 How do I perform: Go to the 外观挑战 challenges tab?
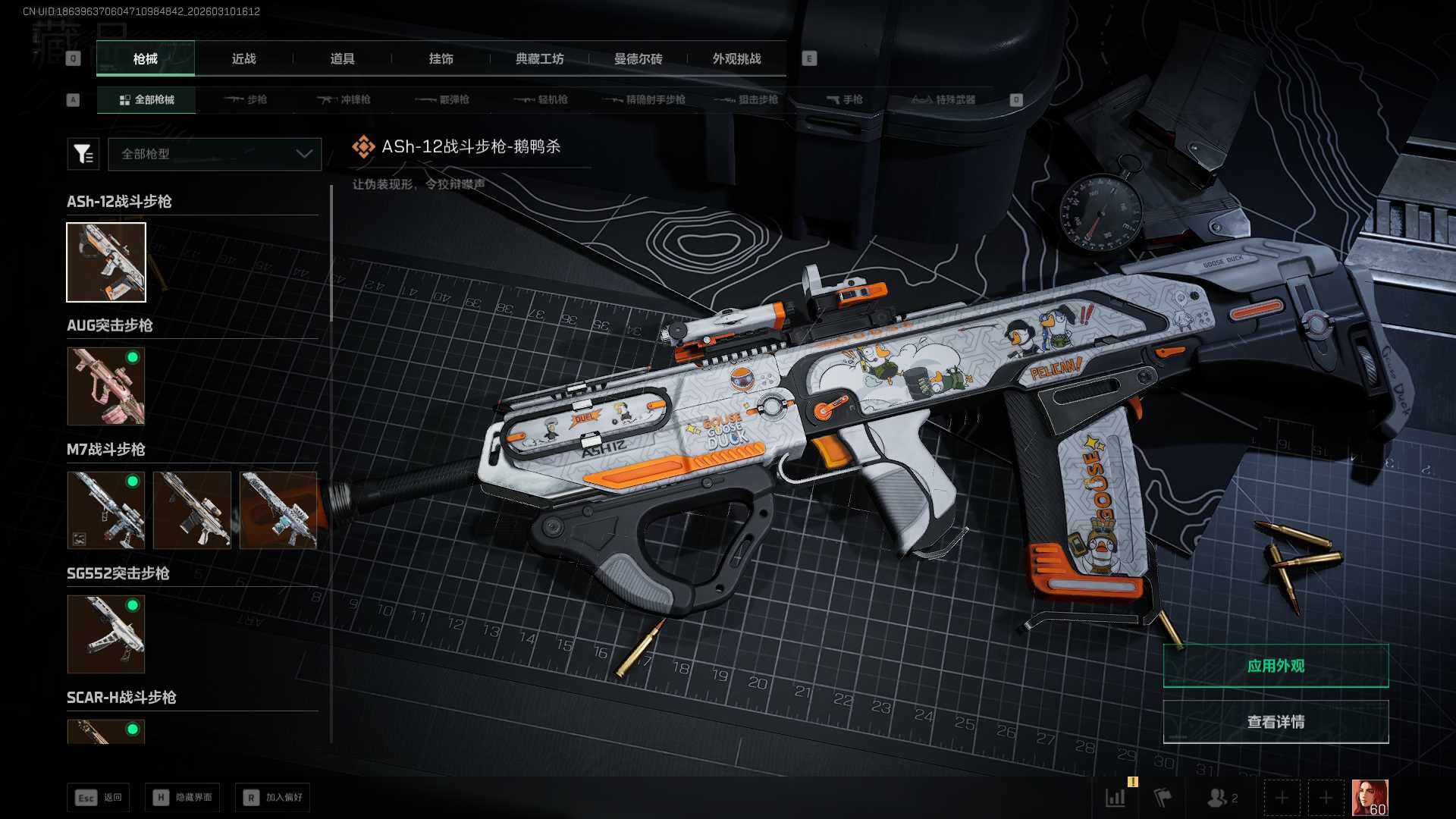[x=736, y=58]
